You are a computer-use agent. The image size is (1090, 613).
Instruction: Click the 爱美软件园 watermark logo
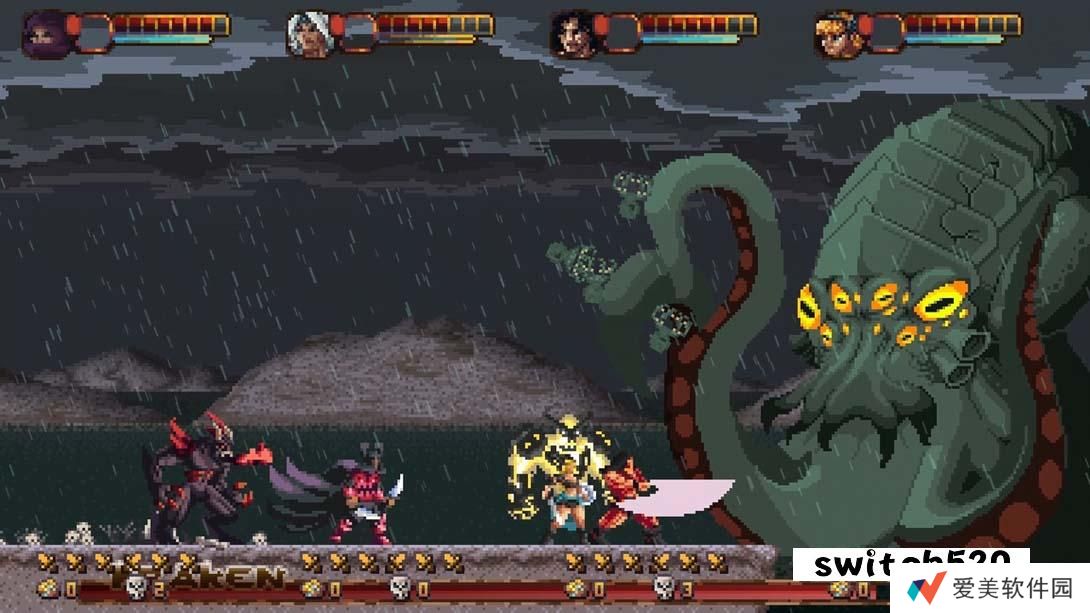coord(990,587)
